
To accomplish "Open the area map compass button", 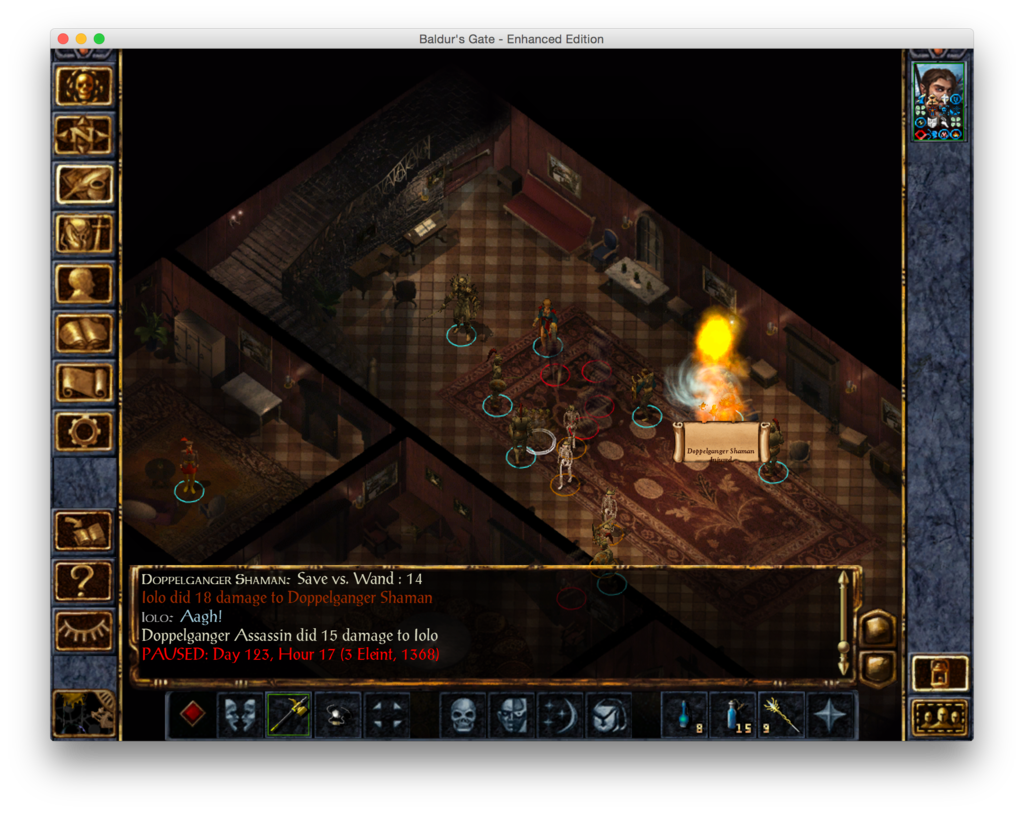I will (84, 136).
